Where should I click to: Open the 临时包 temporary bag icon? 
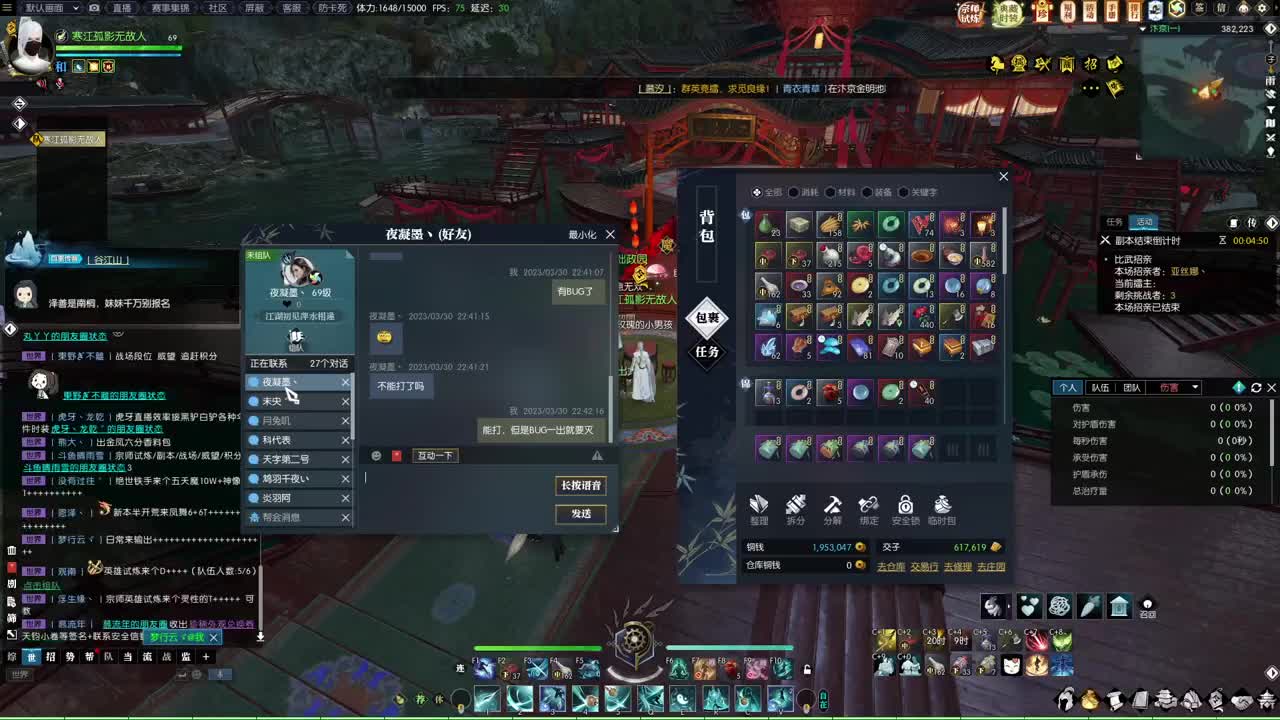(x=941, y=512)
